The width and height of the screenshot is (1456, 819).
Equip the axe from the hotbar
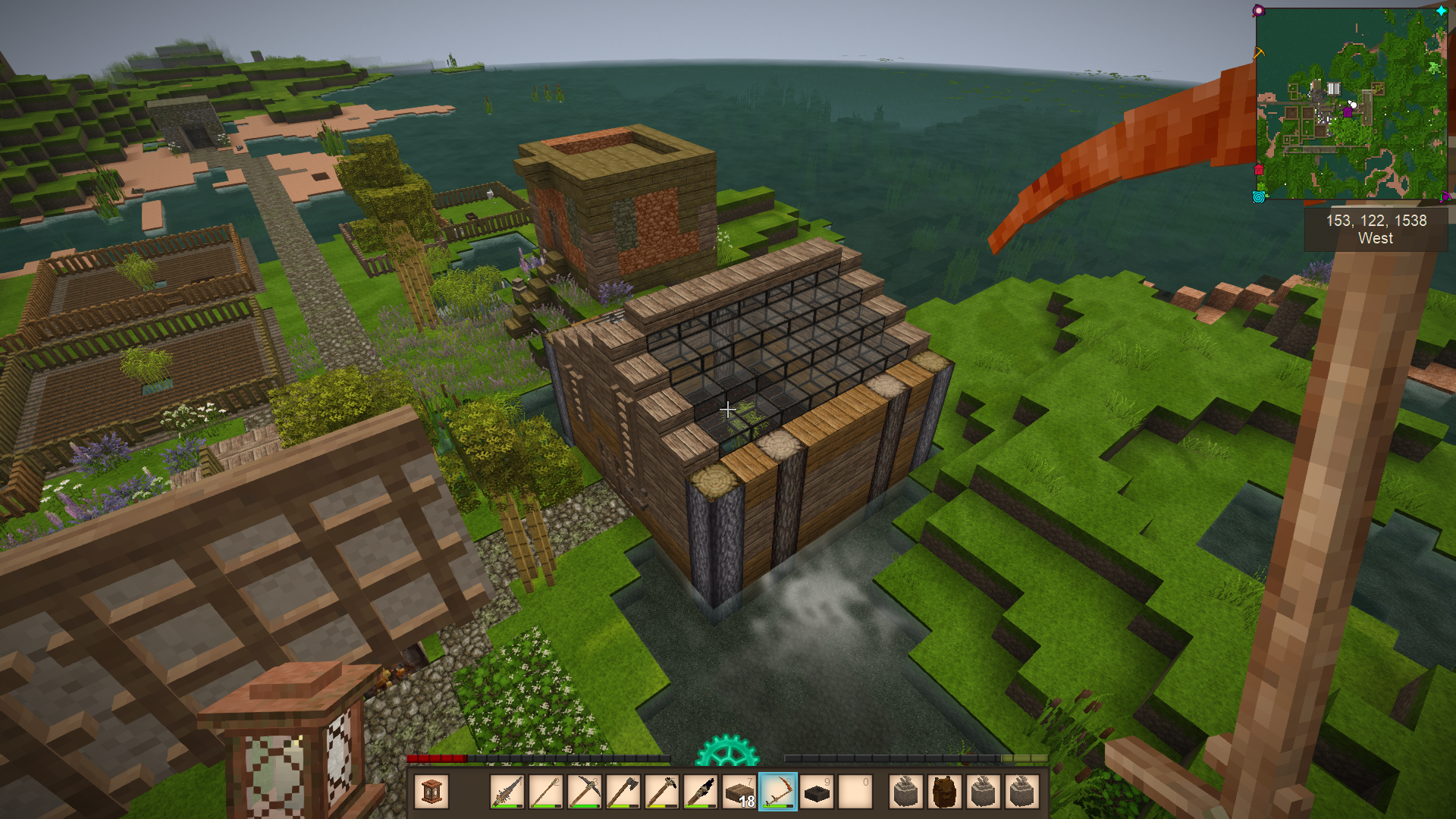tap(623, 792)
